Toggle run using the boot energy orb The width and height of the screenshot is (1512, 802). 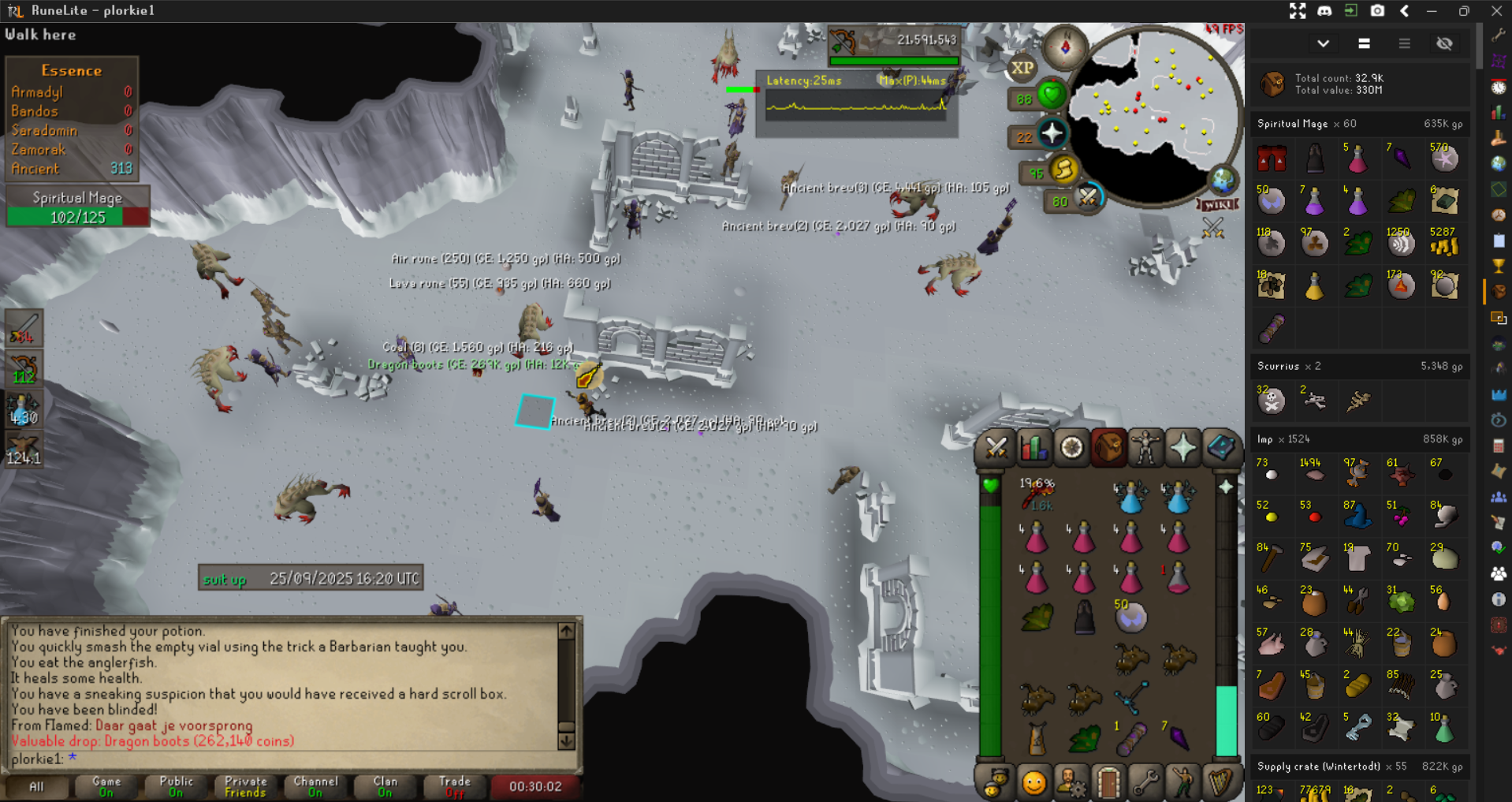click(1063, 170)
